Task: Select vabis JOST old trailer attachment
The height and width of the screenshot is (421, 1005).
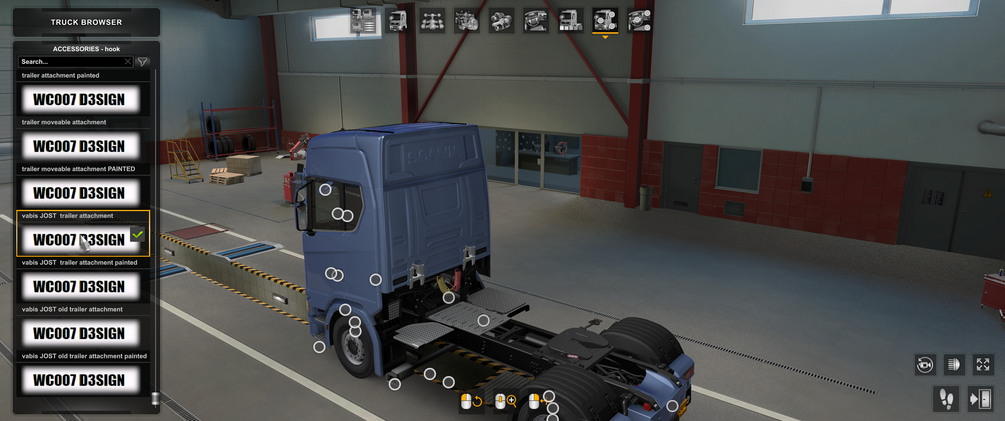Action: pyautogui.click(x=79, y=333)
